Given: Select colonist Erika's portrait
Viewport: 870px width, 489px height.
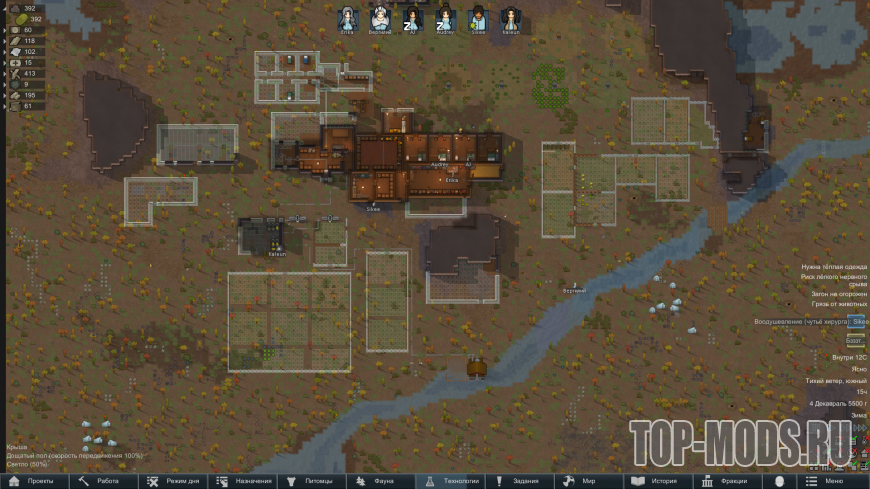Looking at the screenshot, I should coord(348,18).
